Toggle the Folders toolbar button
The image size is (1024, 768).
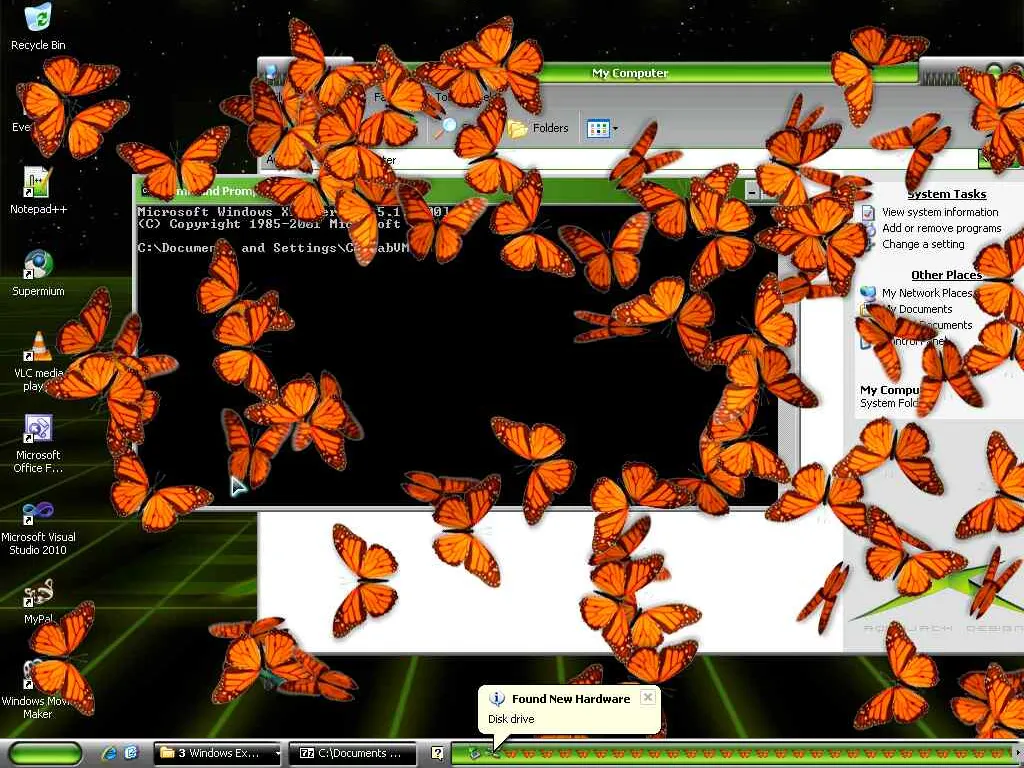click(x=538, y=128)
